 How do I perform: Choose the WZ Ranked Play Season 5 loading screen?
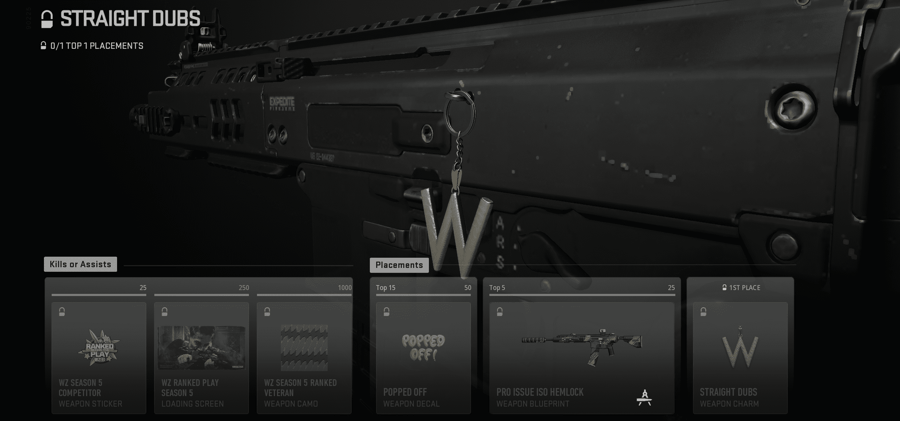click(201, 355)
